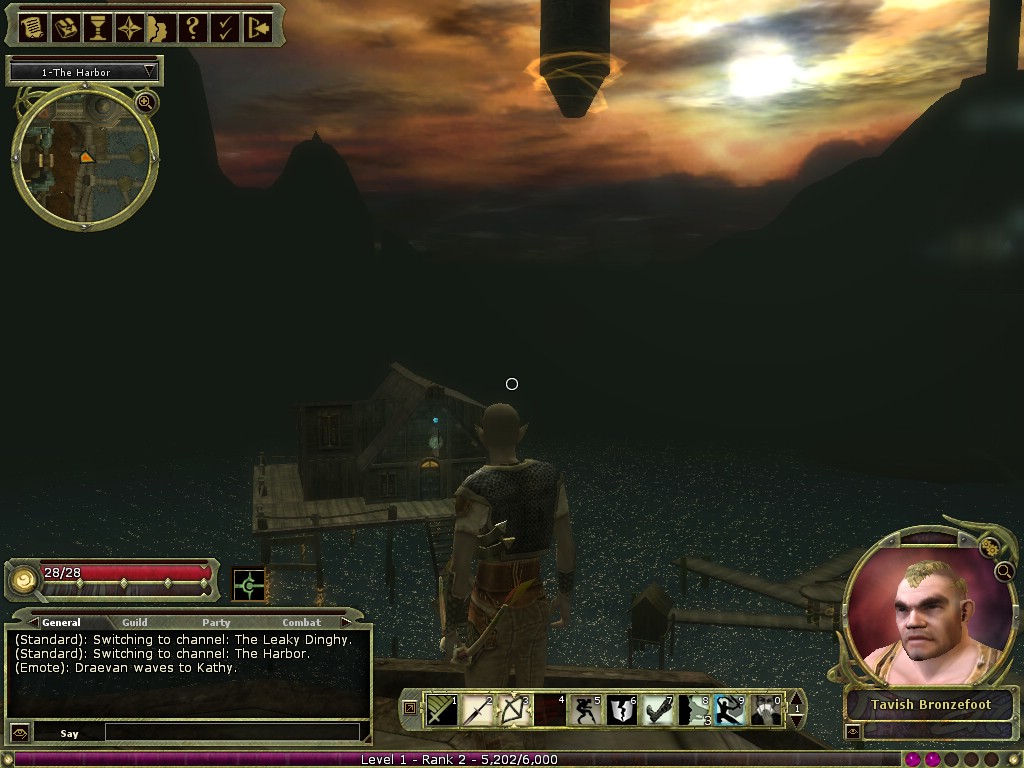Open the inventory chest icon

pos(65,28)
